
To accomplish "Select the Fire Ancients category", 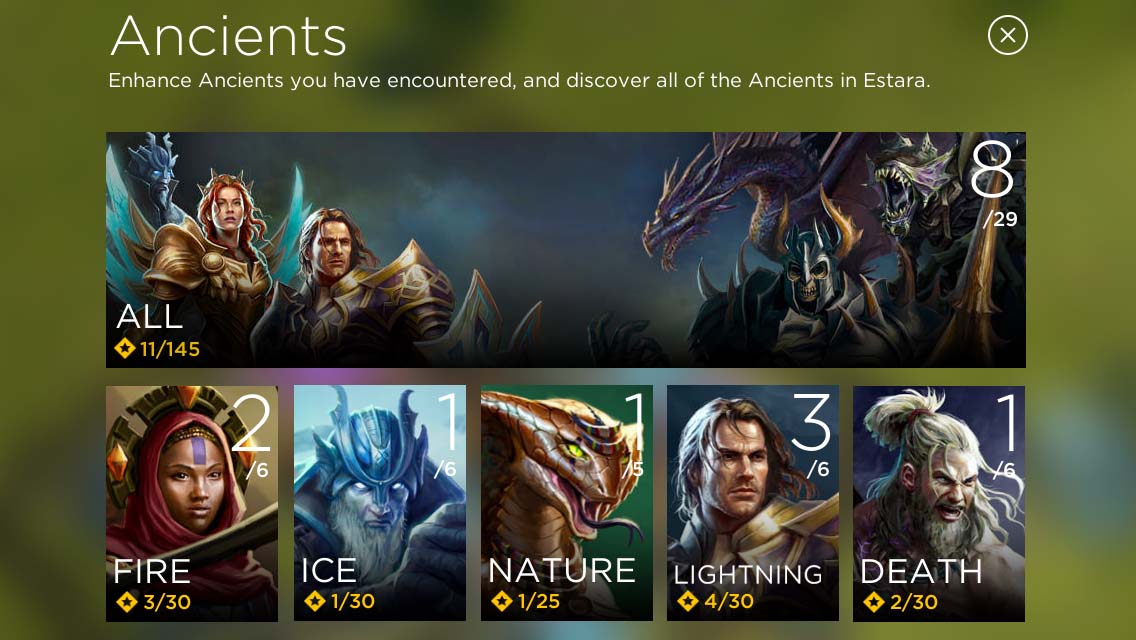I will click(x=192, y=503).
